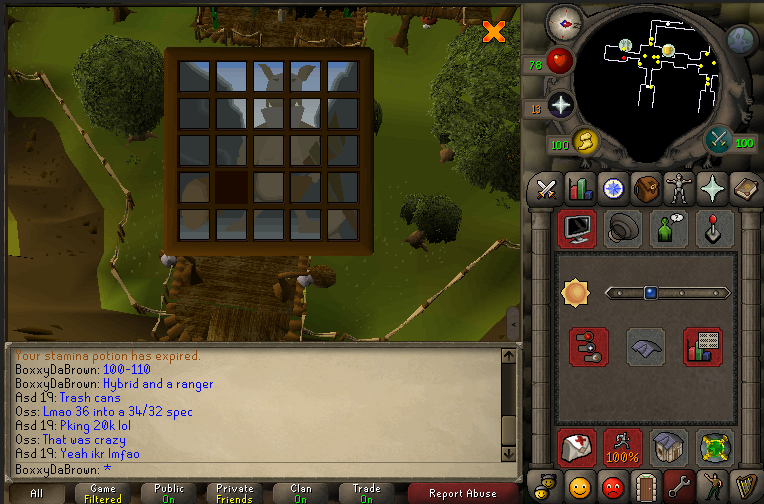
Task: Select the Audio settings speaker icon
Action: 624,229
